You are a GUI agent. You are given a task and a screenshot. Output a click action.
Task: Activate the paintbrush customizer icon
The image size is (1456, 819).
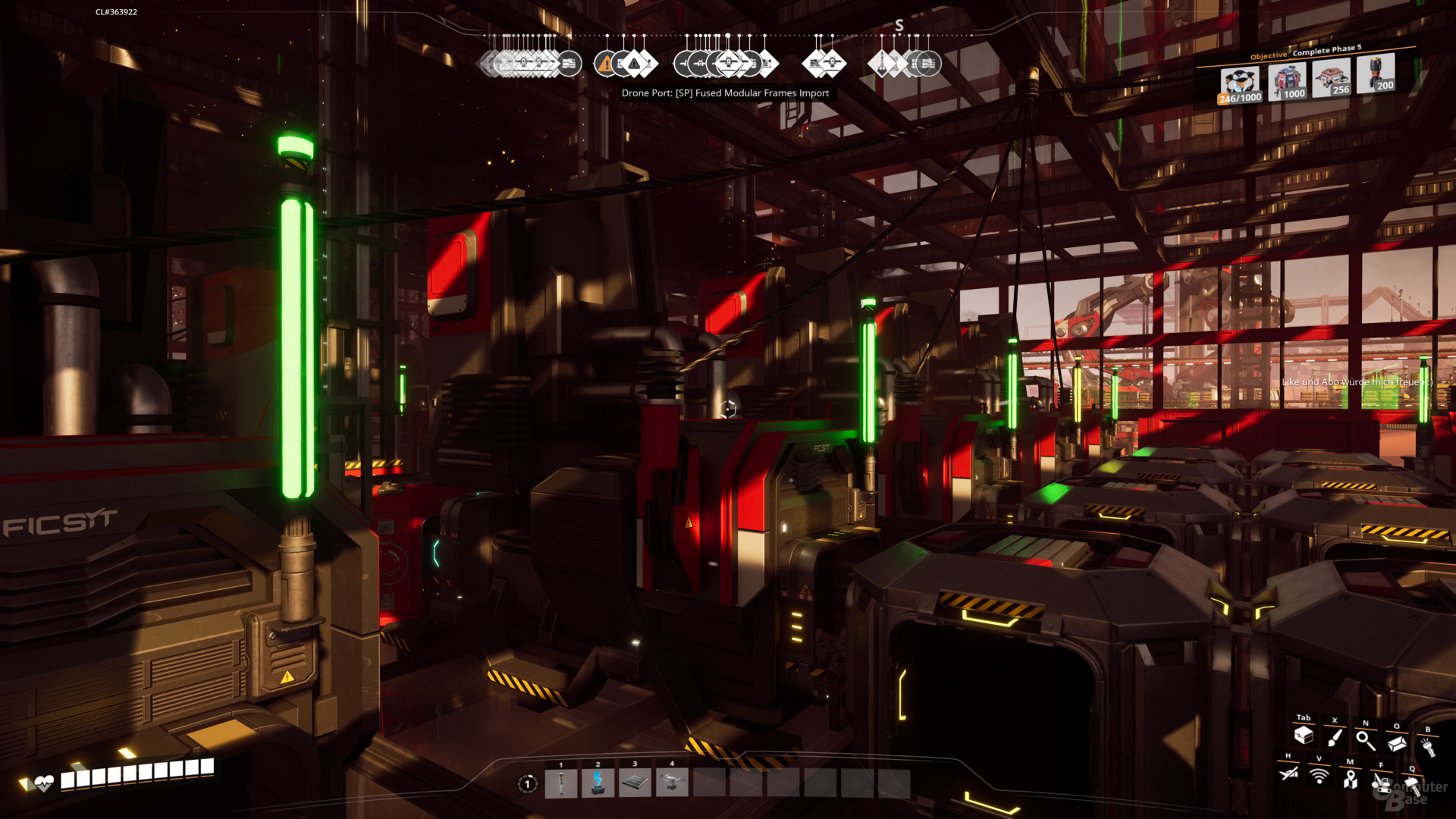point(1335,737)
